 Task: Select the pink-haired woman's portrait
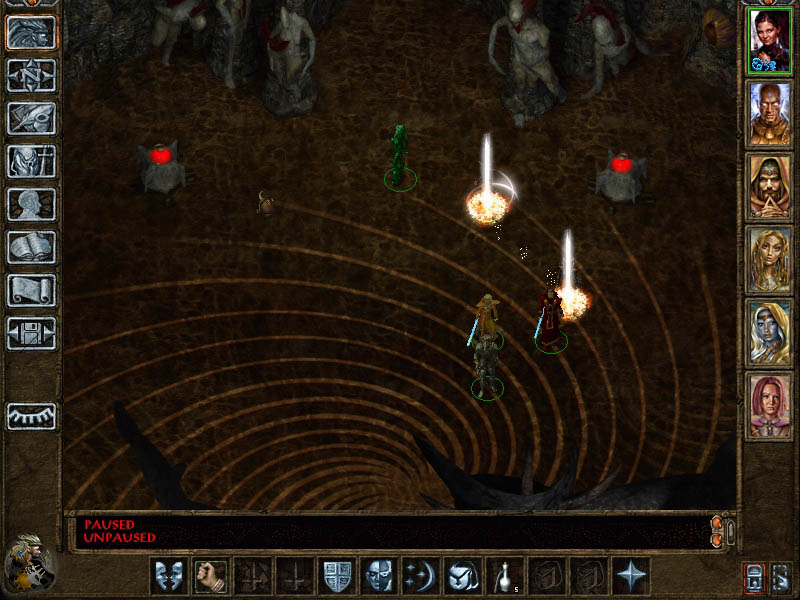click(769, 405)
